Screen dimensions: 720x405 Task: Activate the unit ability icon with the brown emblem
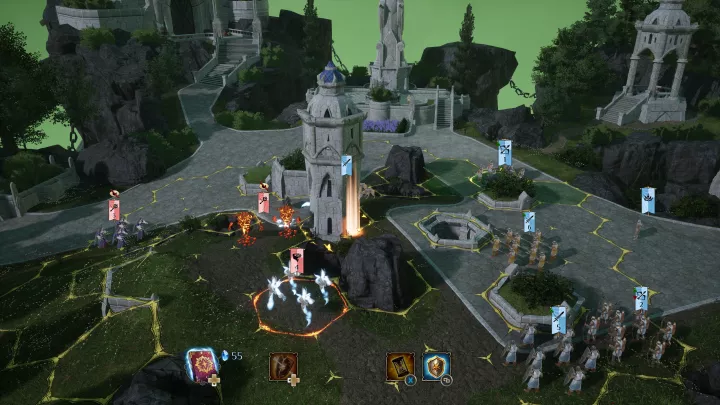click(x=283, y=366)
